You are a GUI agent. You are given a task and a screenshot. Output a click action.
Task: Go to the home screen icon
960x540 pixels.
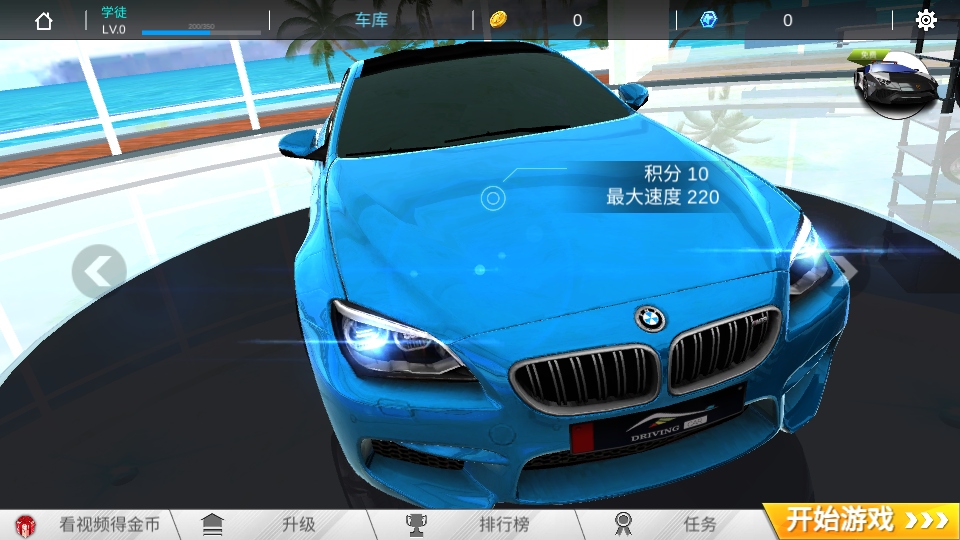point(44,20)
